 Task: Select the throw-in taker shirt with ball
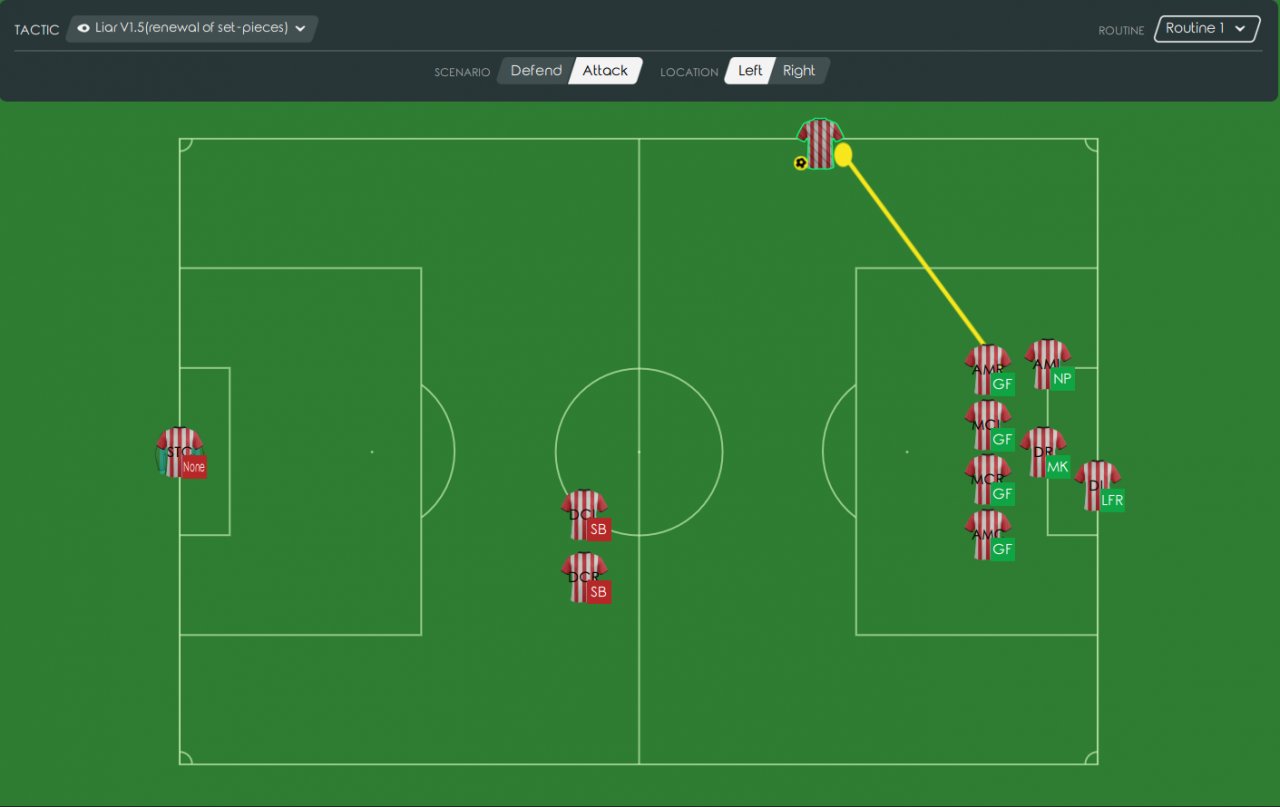[820, 144]
